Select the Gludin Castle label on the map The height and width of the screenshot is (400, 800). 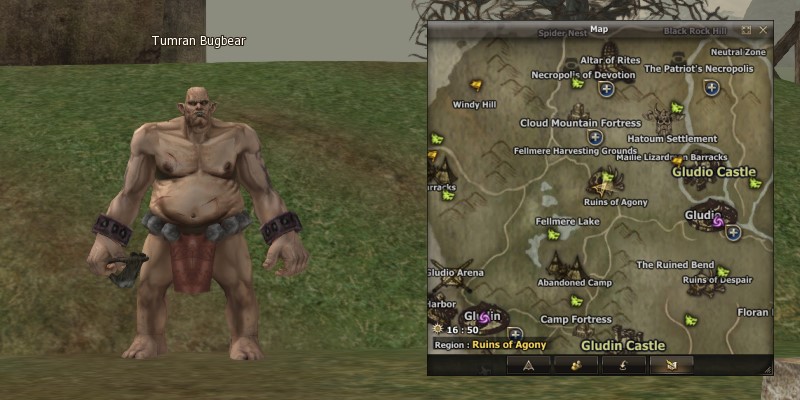[x=617, y=346]
